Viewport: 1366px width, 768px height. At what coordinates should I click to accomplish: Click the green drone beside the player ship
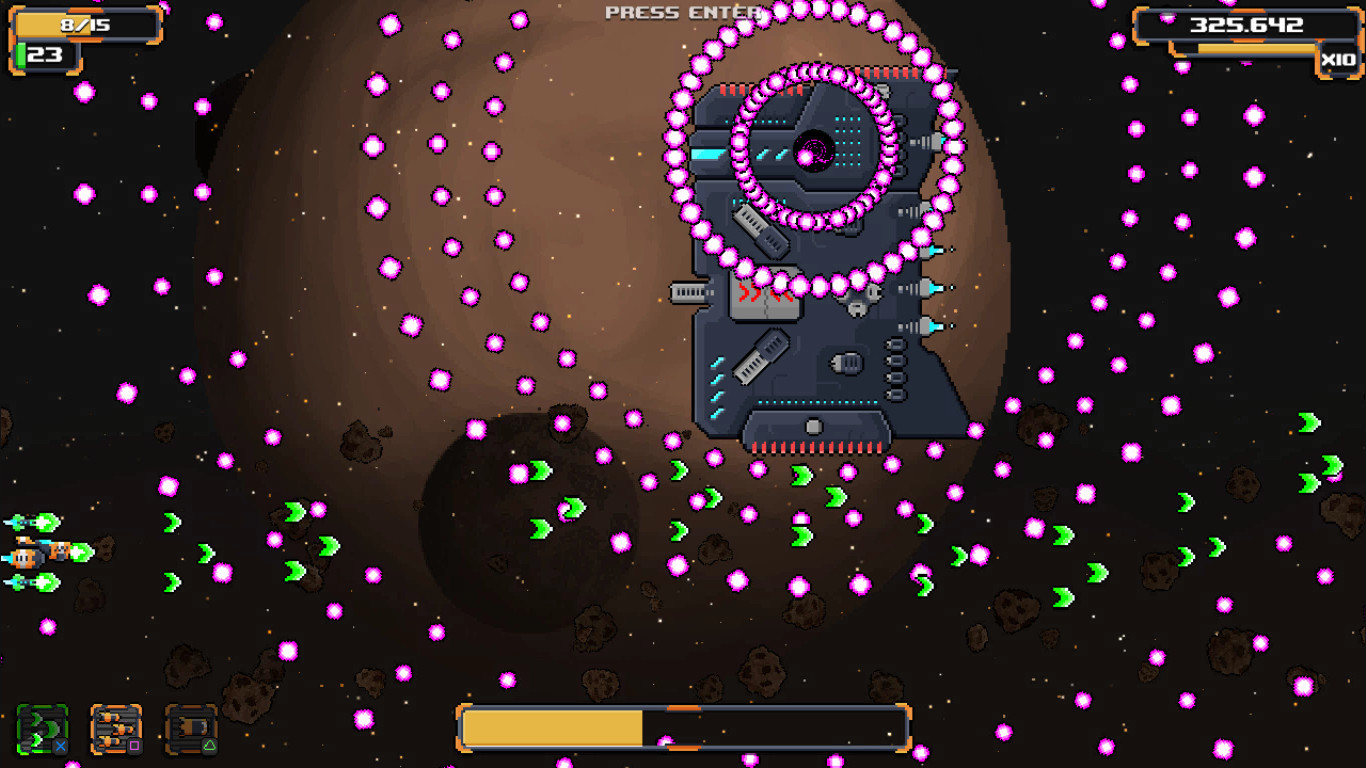click(18, 520)
